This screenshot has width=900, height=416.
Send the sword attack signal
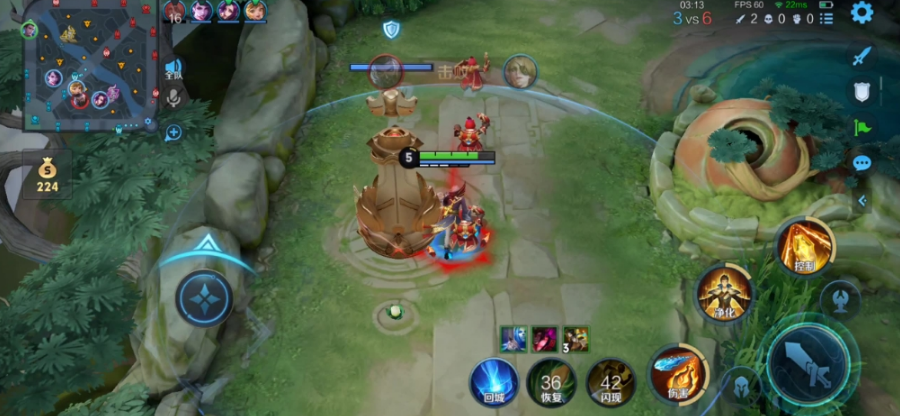862,56
